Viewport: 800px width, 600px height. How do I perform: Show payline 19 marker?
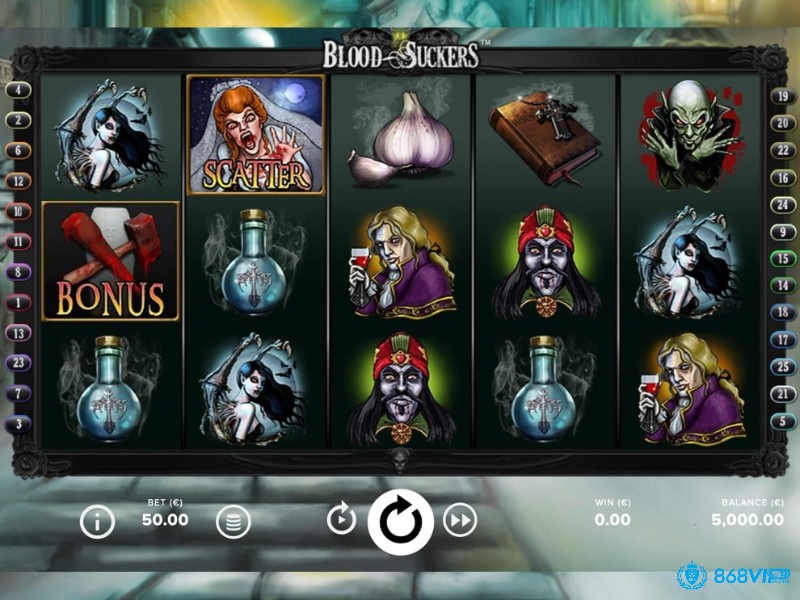click(781, 96)
